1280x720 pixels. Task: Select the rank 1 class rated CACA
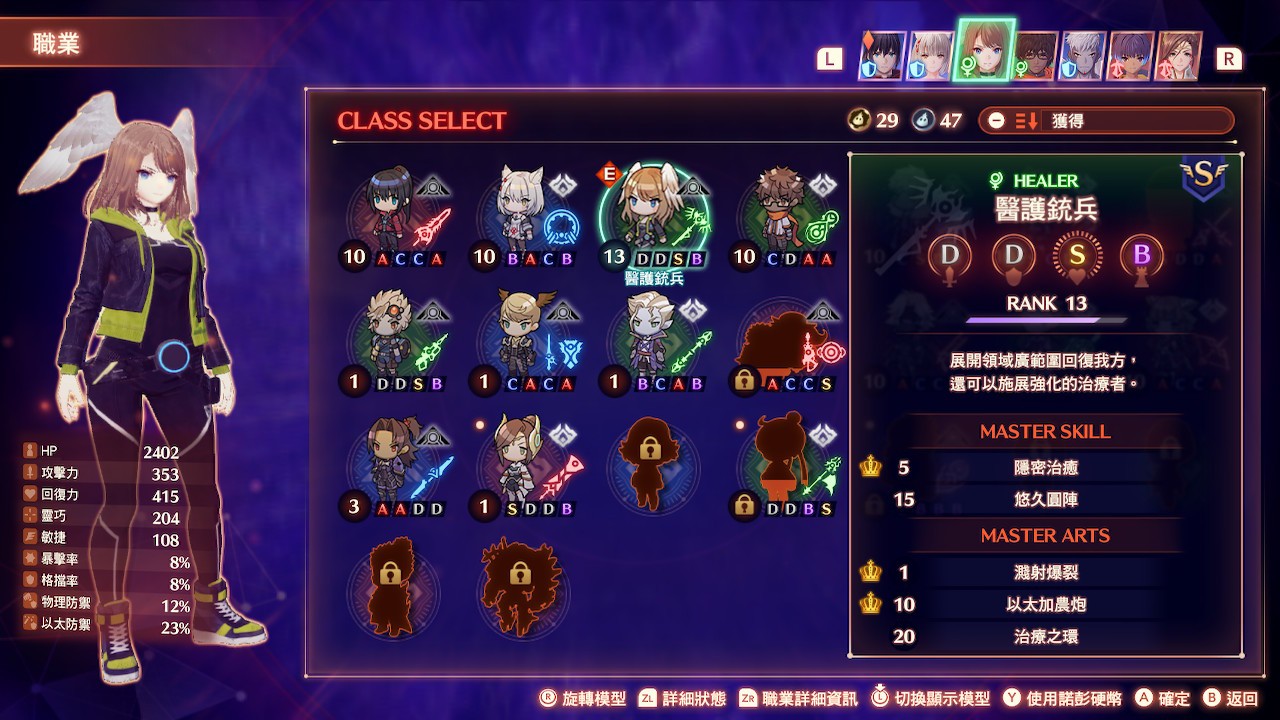click(x=525, y=340)
